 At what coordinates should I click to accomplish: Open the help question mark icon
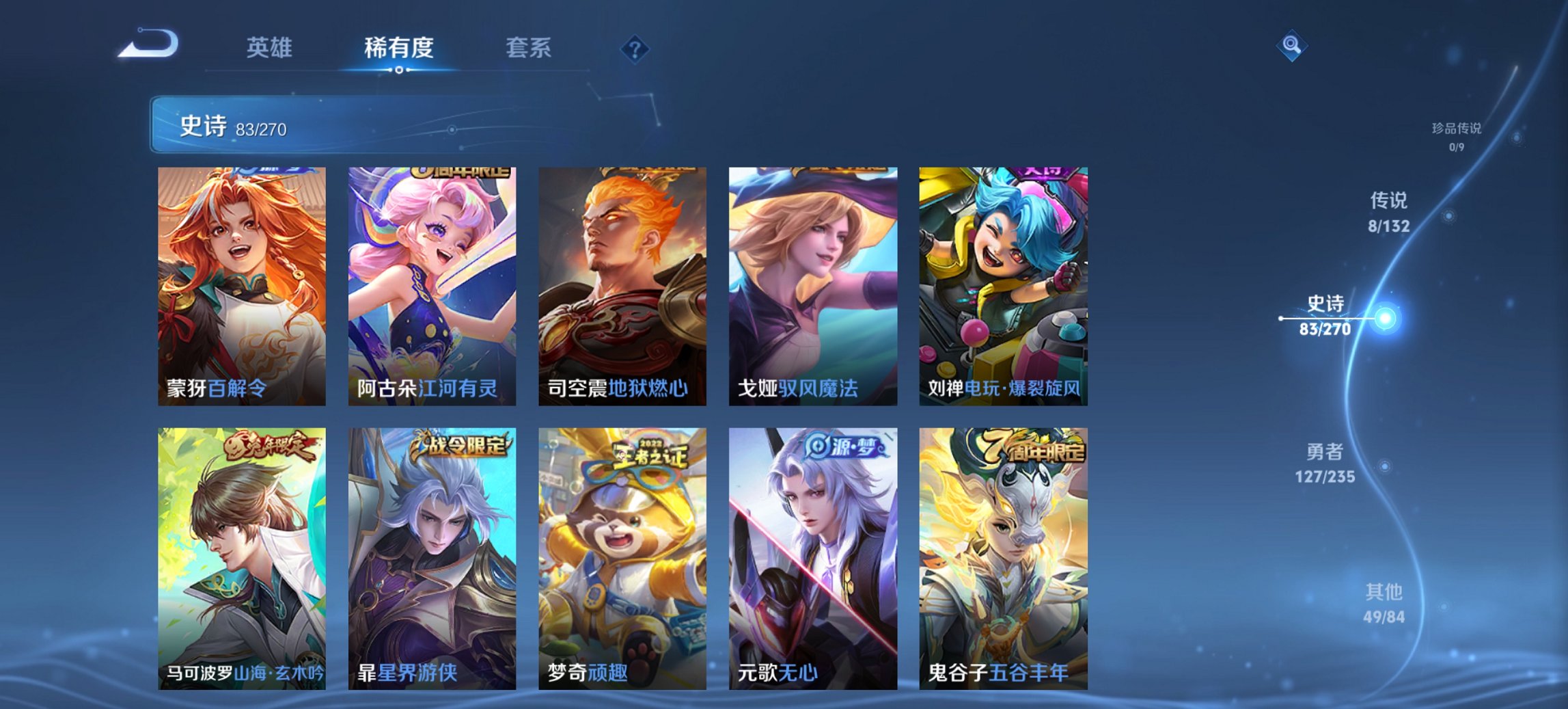click(633, 48)
